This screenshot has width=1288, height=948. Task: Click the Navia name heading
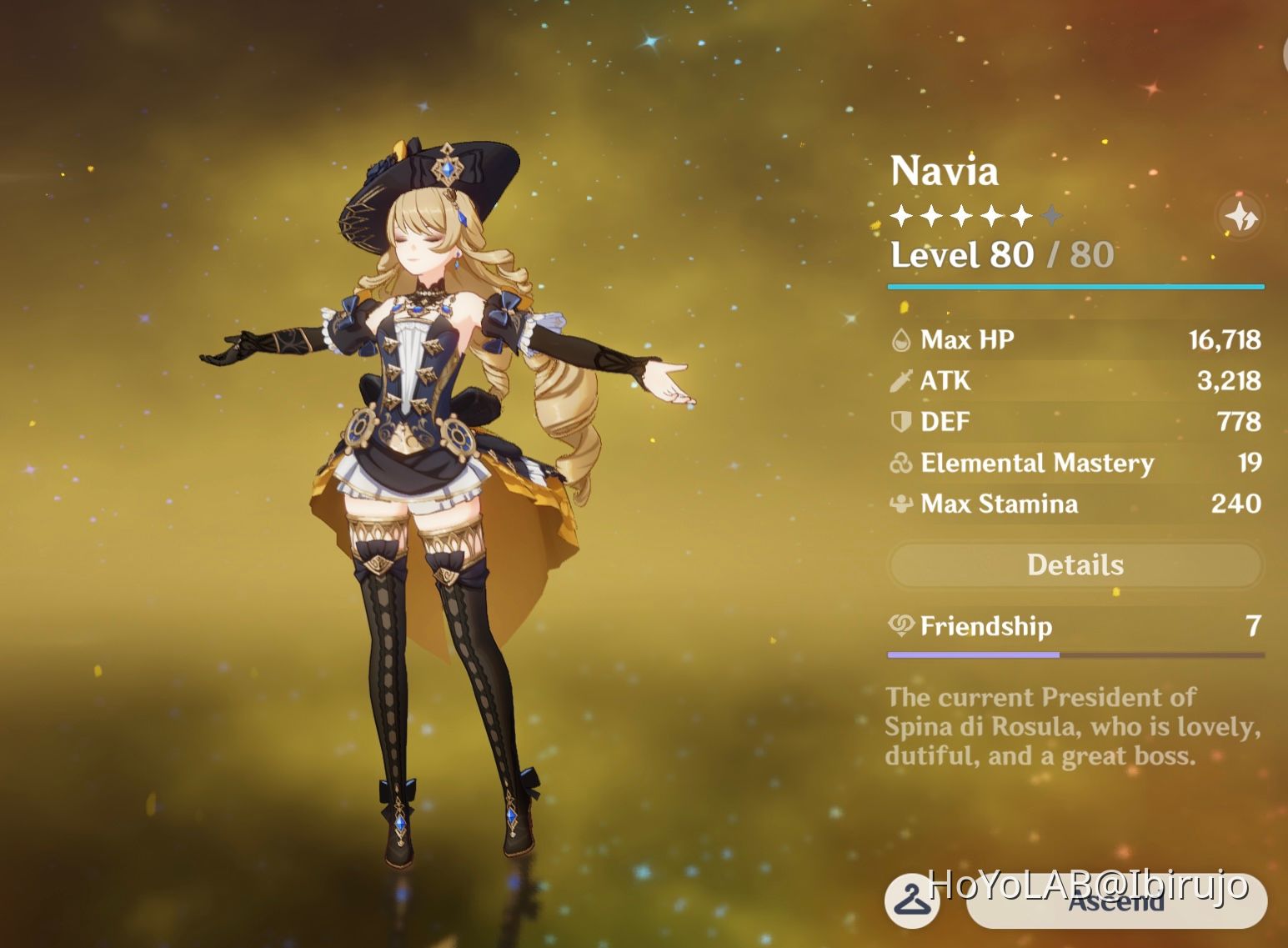[x=943, y=173]
